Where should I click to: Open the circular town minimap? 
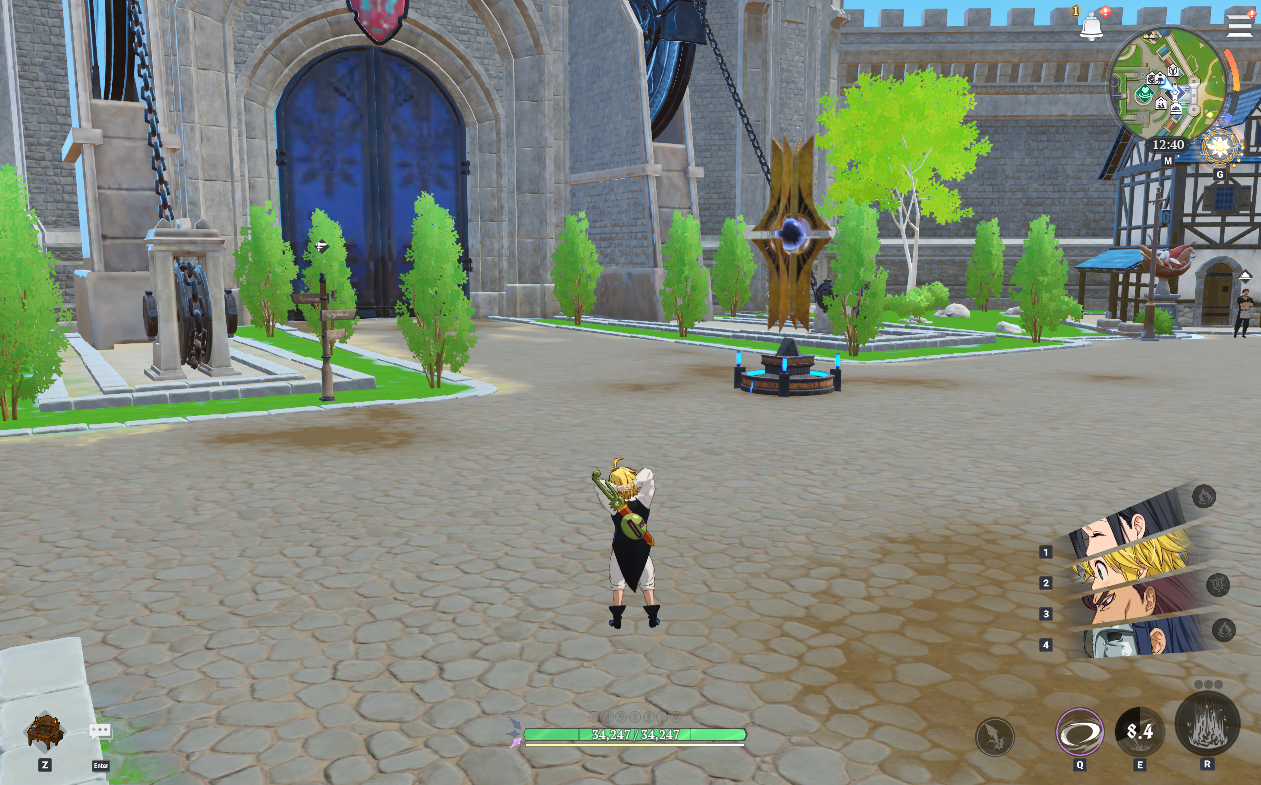coord(1166,83)
